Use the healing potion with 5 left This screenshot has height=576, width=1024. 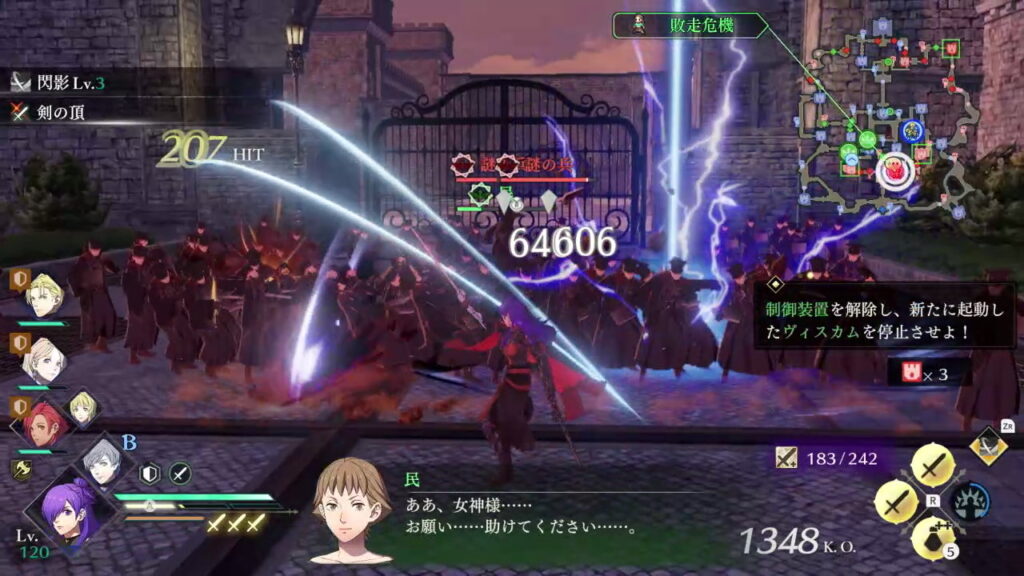932,538
